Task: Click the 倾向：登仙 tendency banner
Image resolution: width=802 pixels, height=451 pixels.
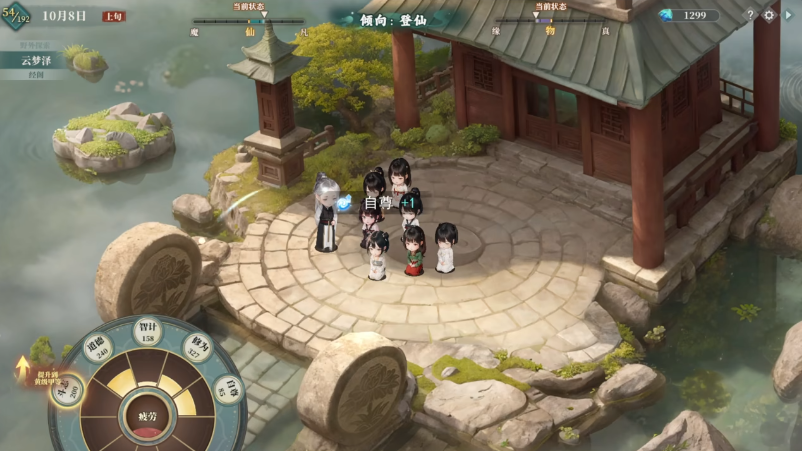Action: [399, 19]
